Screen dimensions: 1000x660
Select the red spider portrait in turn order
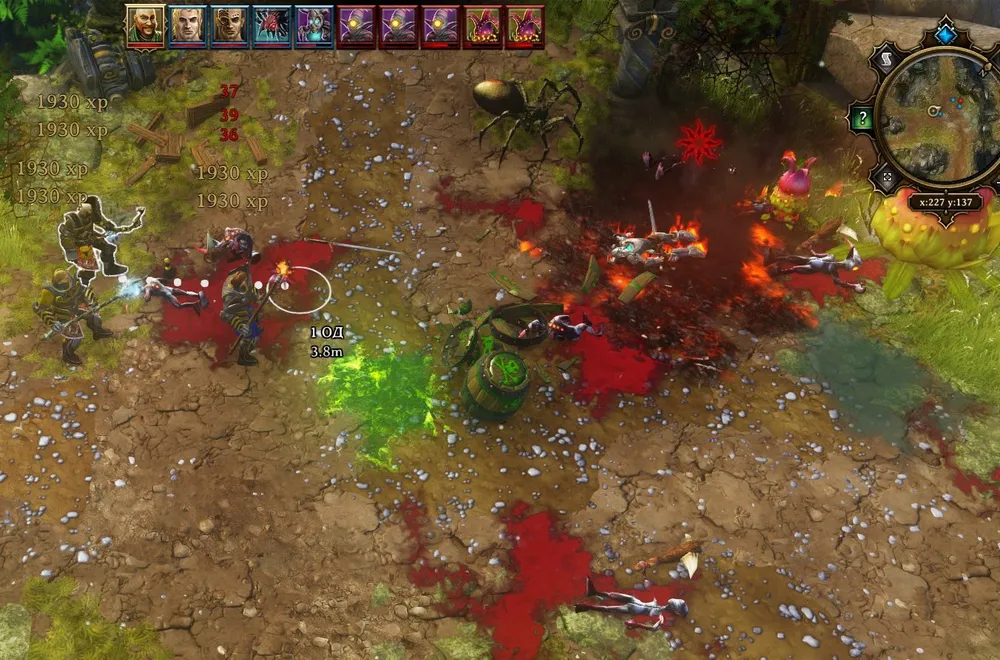[x=271, y=27]
